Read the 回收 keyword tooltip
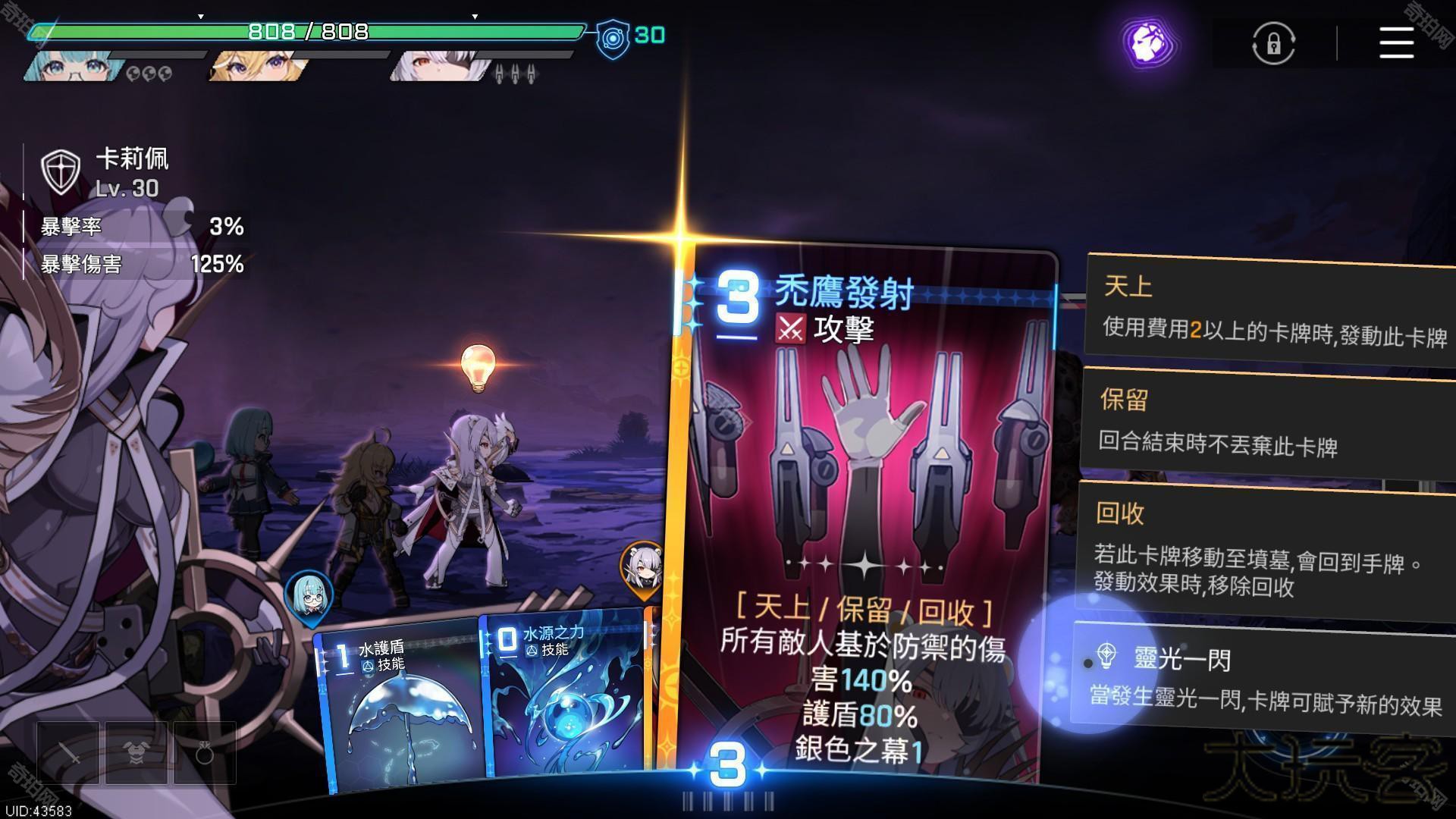Viewport: 1456px width, 819px height. [1265, 548]
